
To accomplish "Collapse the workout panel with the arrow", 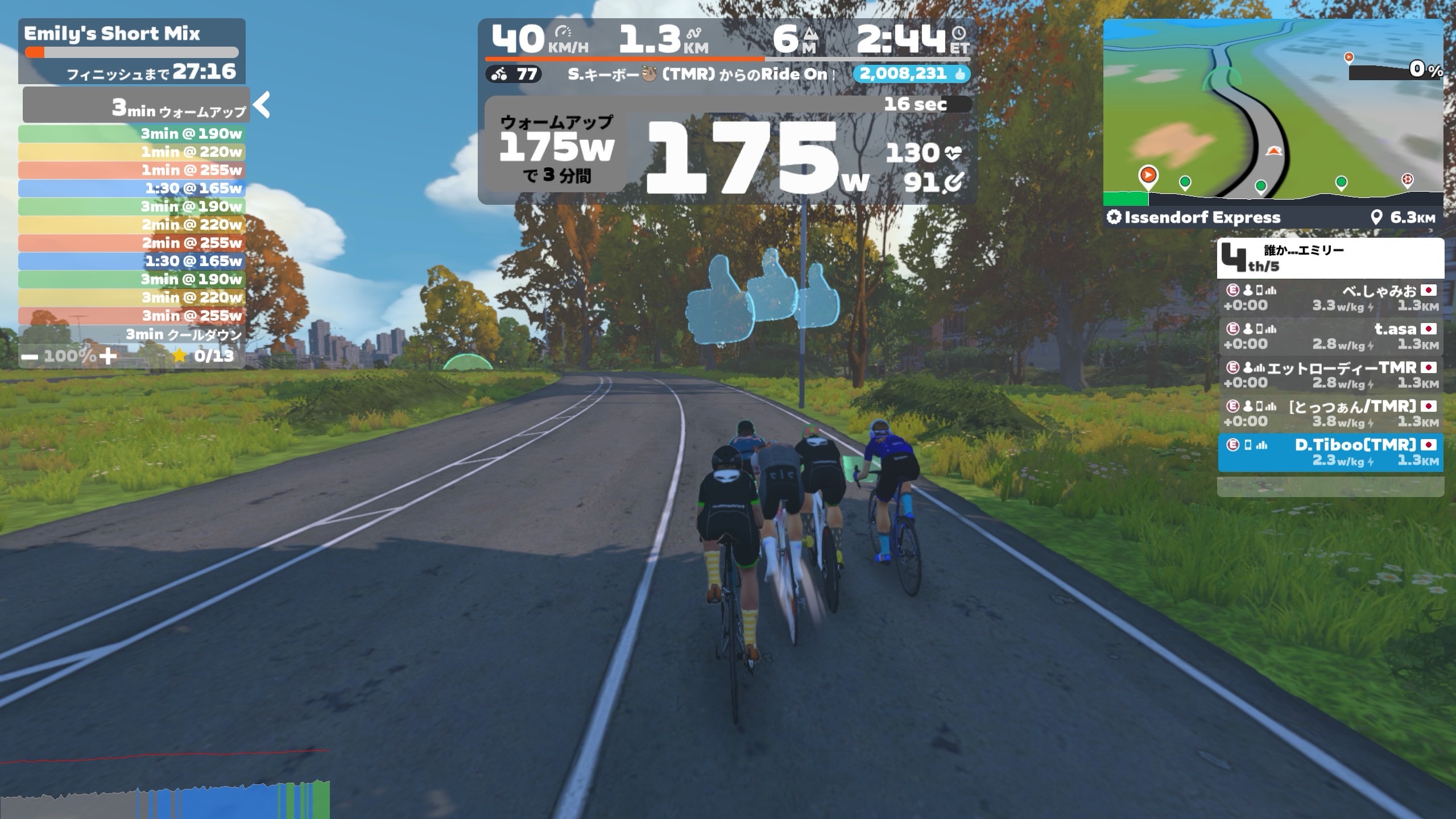I will pyautogui.click(x=262, y=105).
